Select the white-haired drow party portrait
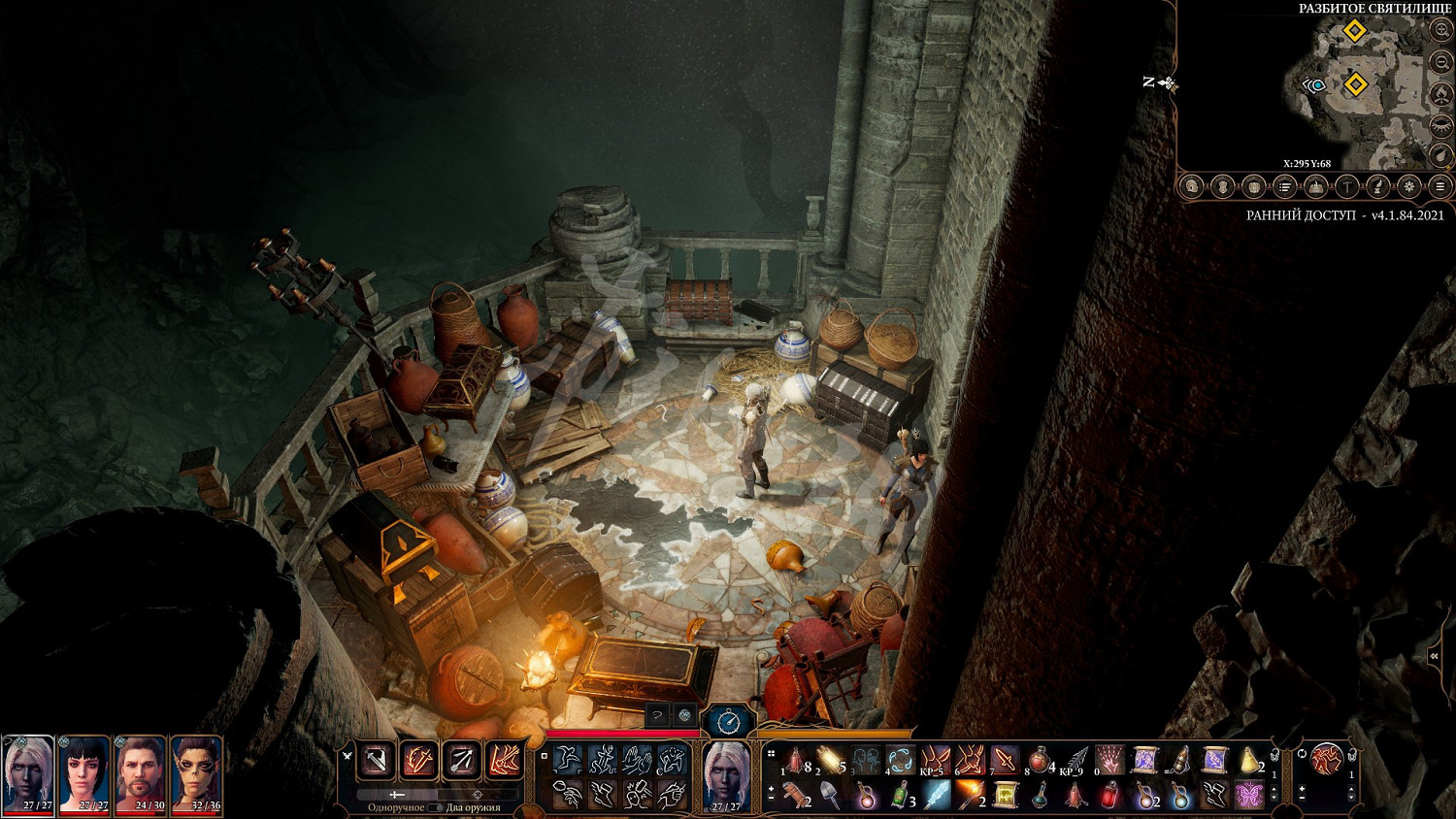Screen dimensions: 1456x819 point(28,772)
